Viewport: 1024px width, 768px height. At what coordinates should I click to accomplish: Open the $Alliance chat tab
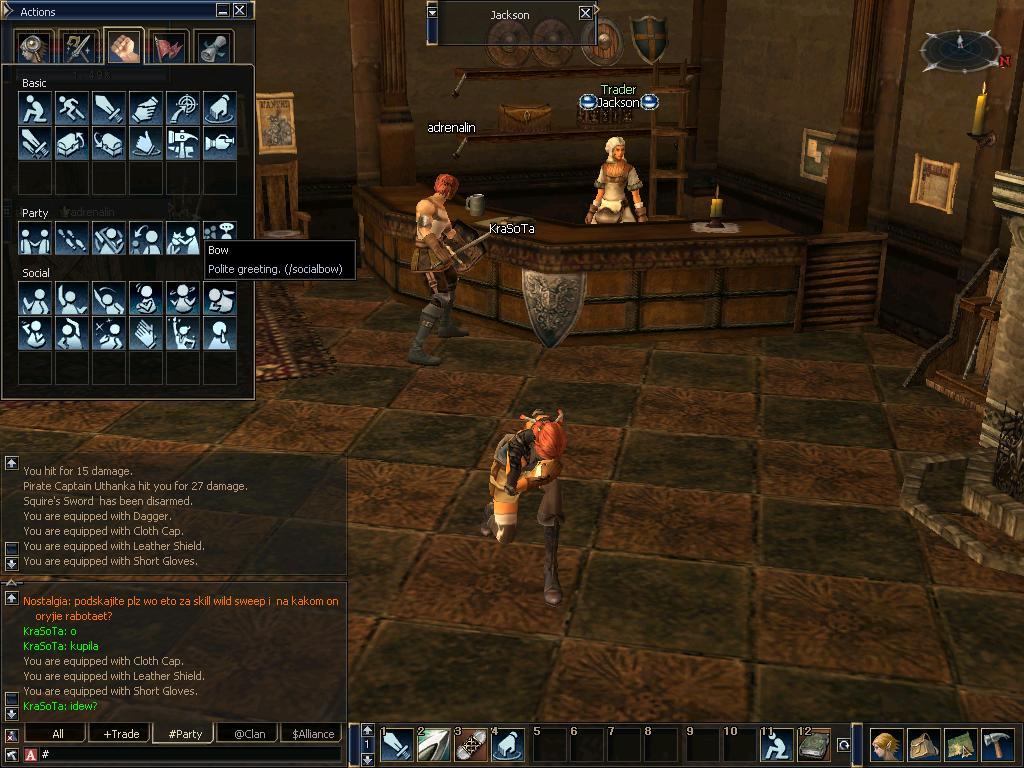coord(312,734)
